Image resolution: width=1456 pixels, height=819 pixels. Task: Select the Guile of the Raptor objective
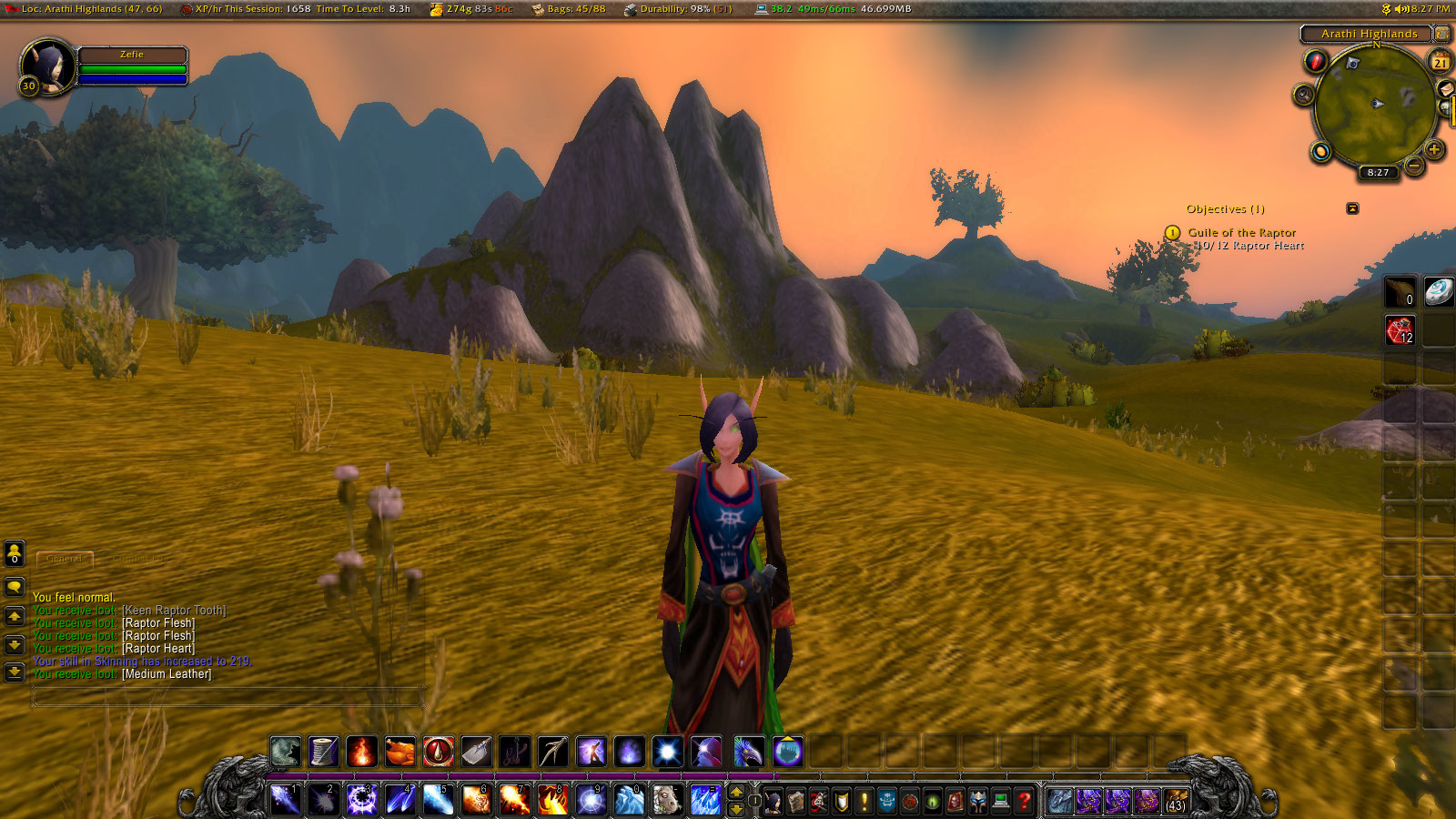pos(1241,233)
